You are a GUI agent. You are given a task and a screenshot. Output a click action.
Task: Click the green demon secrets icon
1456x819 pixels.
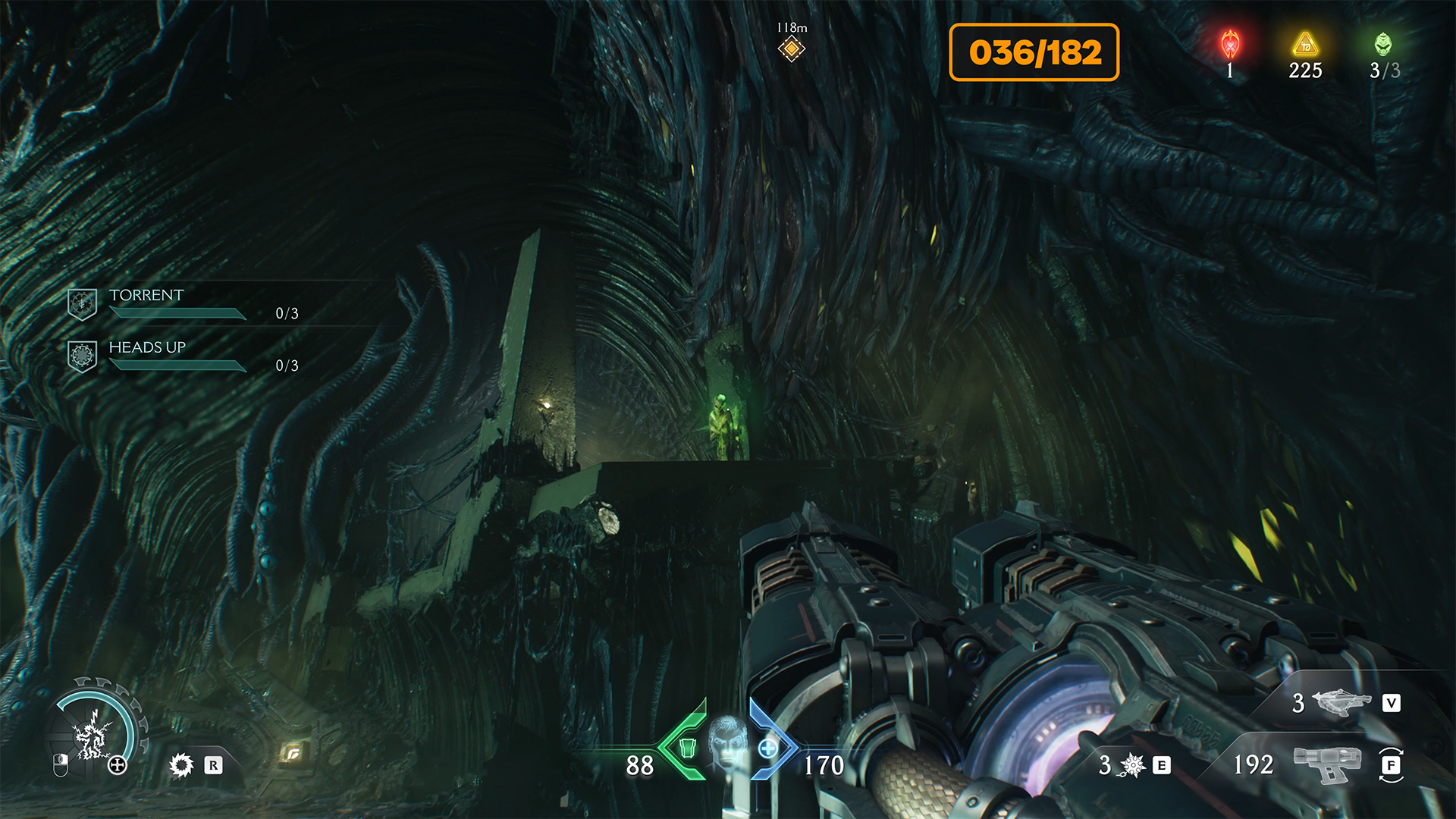point(1383,45)
